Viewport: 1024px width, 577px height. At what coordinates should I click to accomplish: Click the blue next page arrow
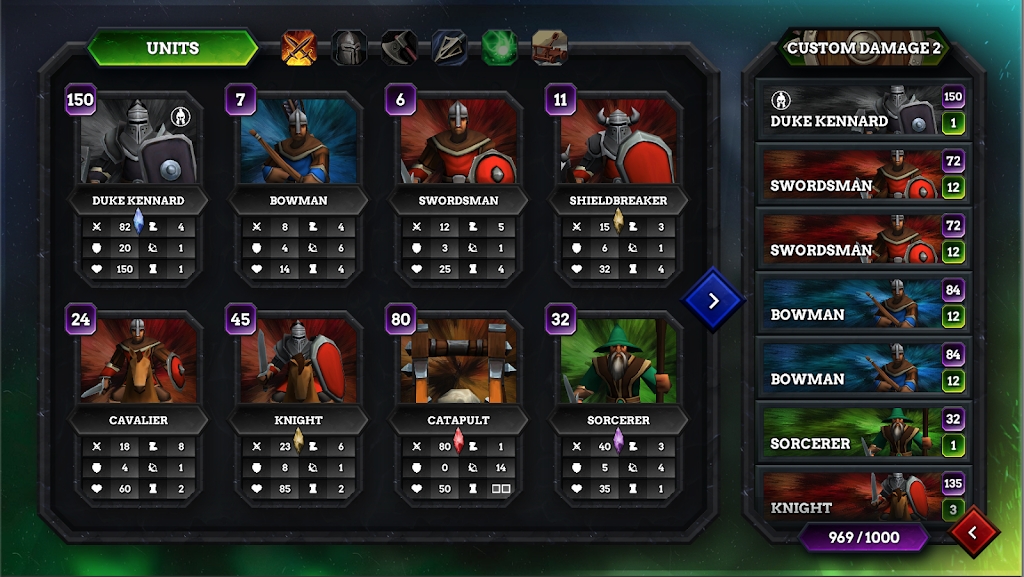coord(713,299)
